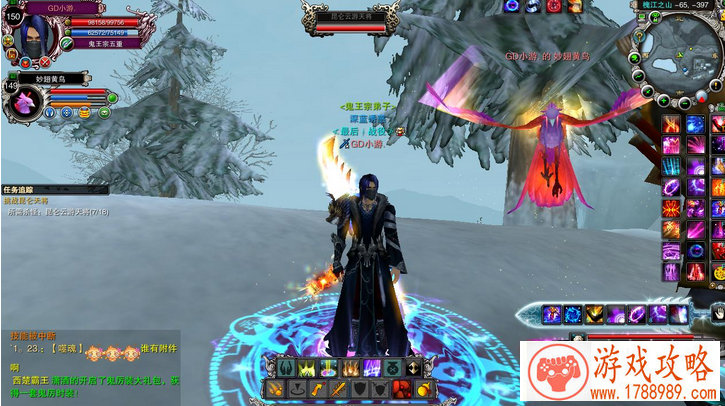Select the 妙翅黄鸟 pet portrait

coord(24,101)
